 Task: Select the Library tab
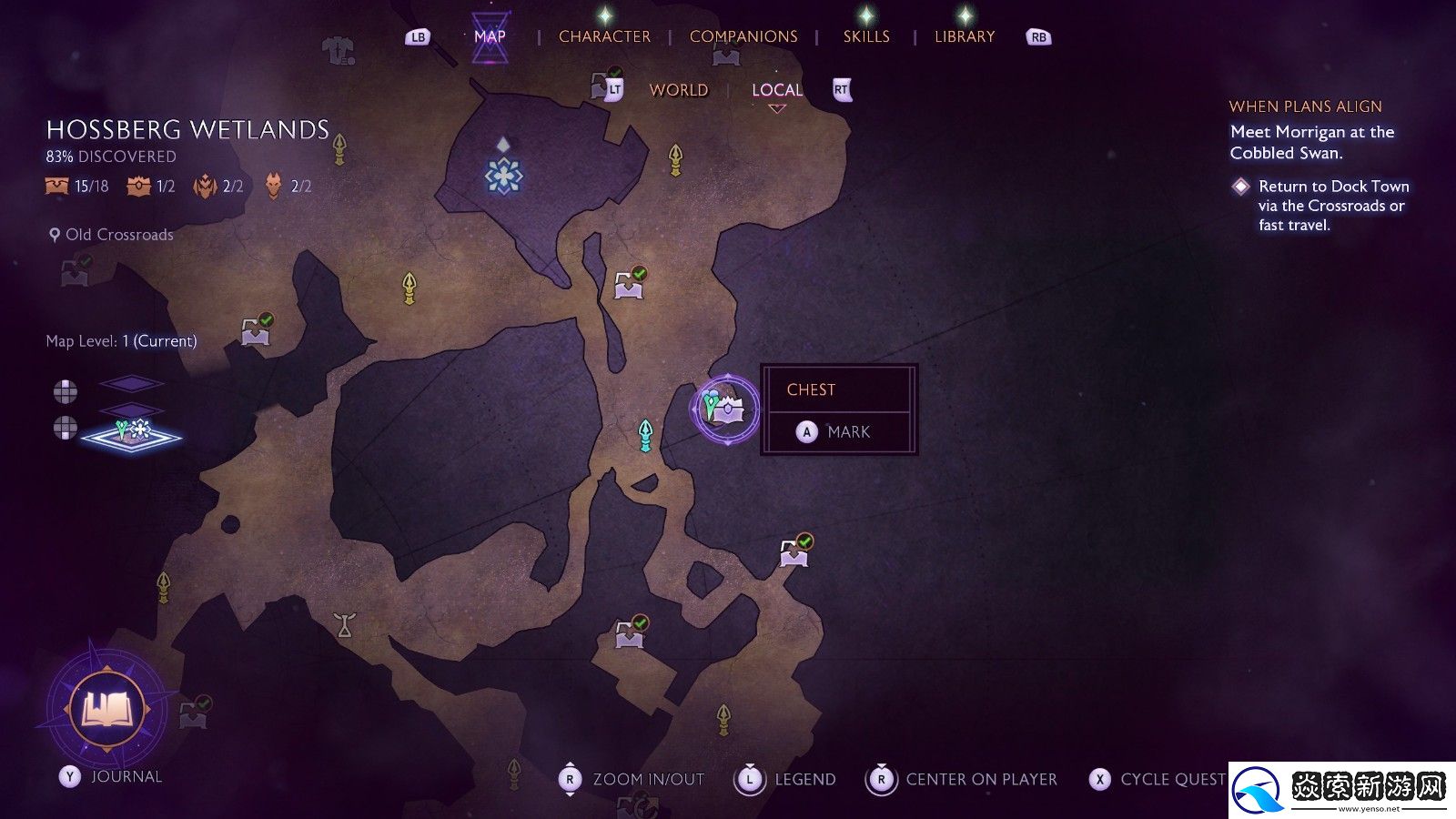tap(964, 36)
